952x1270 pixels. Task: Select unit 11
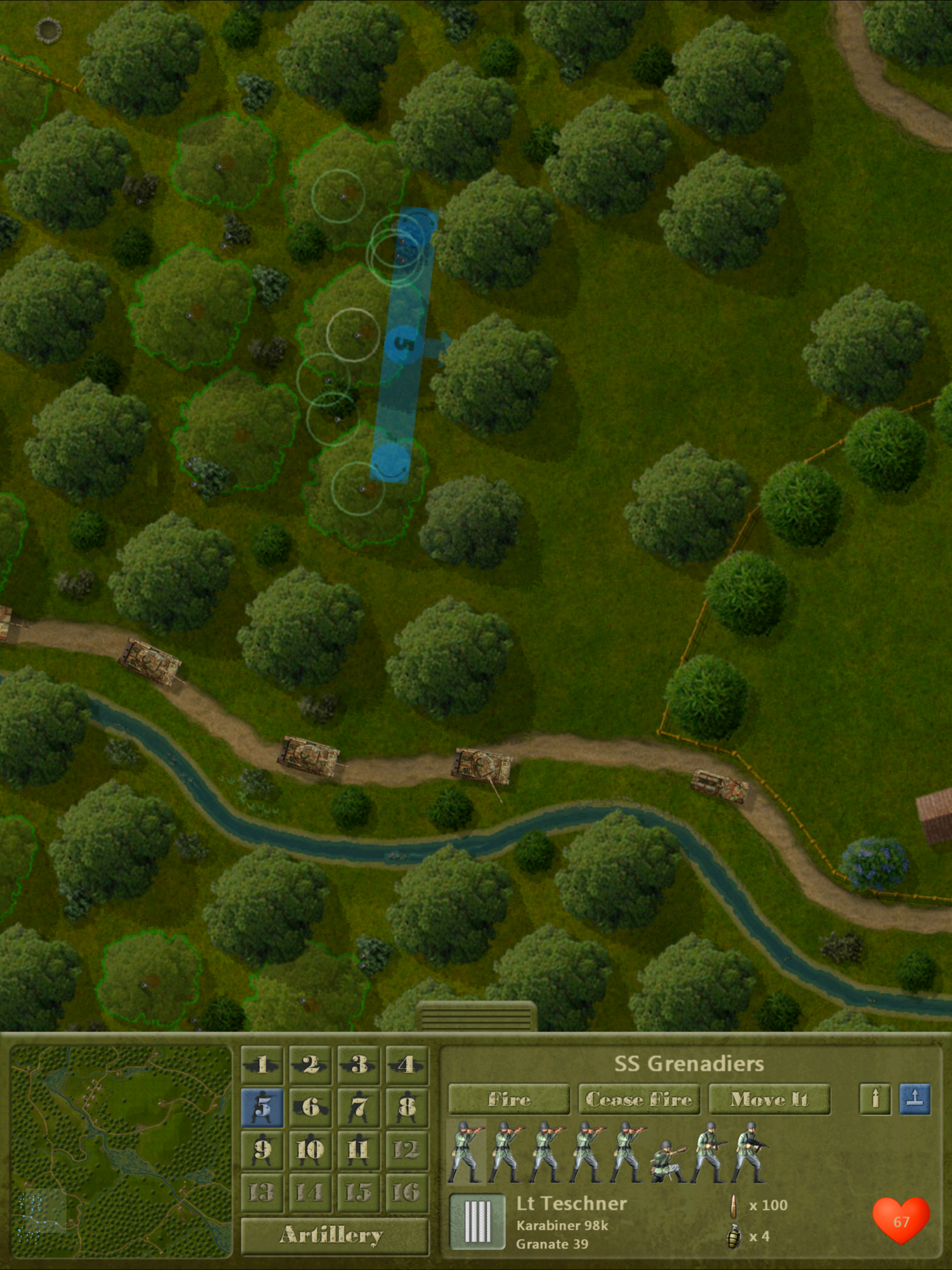pos(358,1150)
